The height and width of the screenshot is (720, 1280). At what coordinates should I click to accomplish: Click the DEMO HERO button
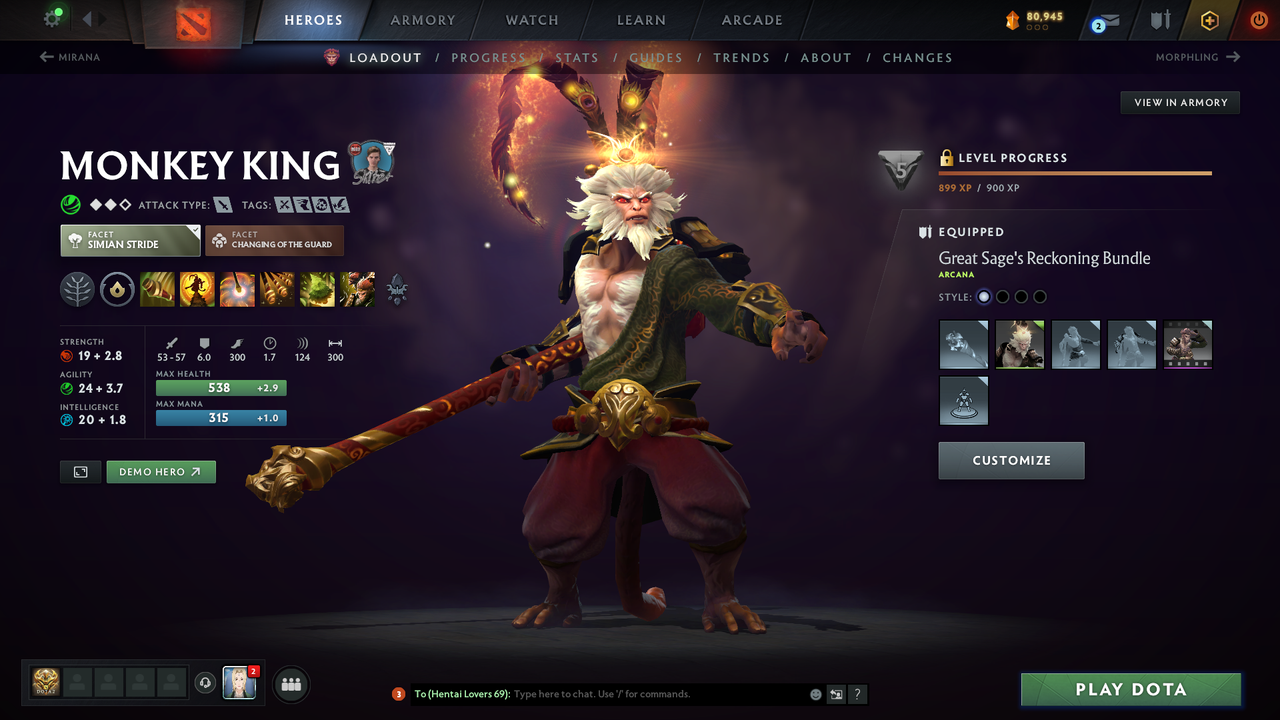[x=160, y=471]
